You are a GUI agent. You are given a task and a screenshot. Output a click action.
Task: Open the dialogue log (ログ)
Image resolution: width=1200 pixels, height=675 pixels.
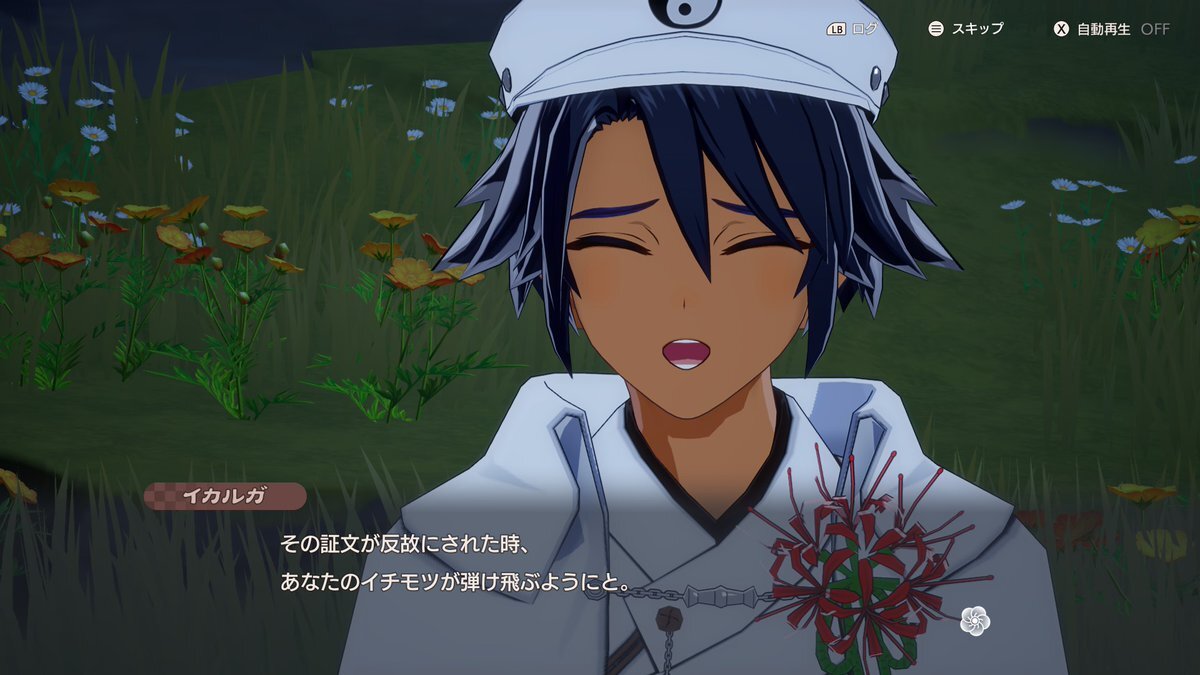851,29
